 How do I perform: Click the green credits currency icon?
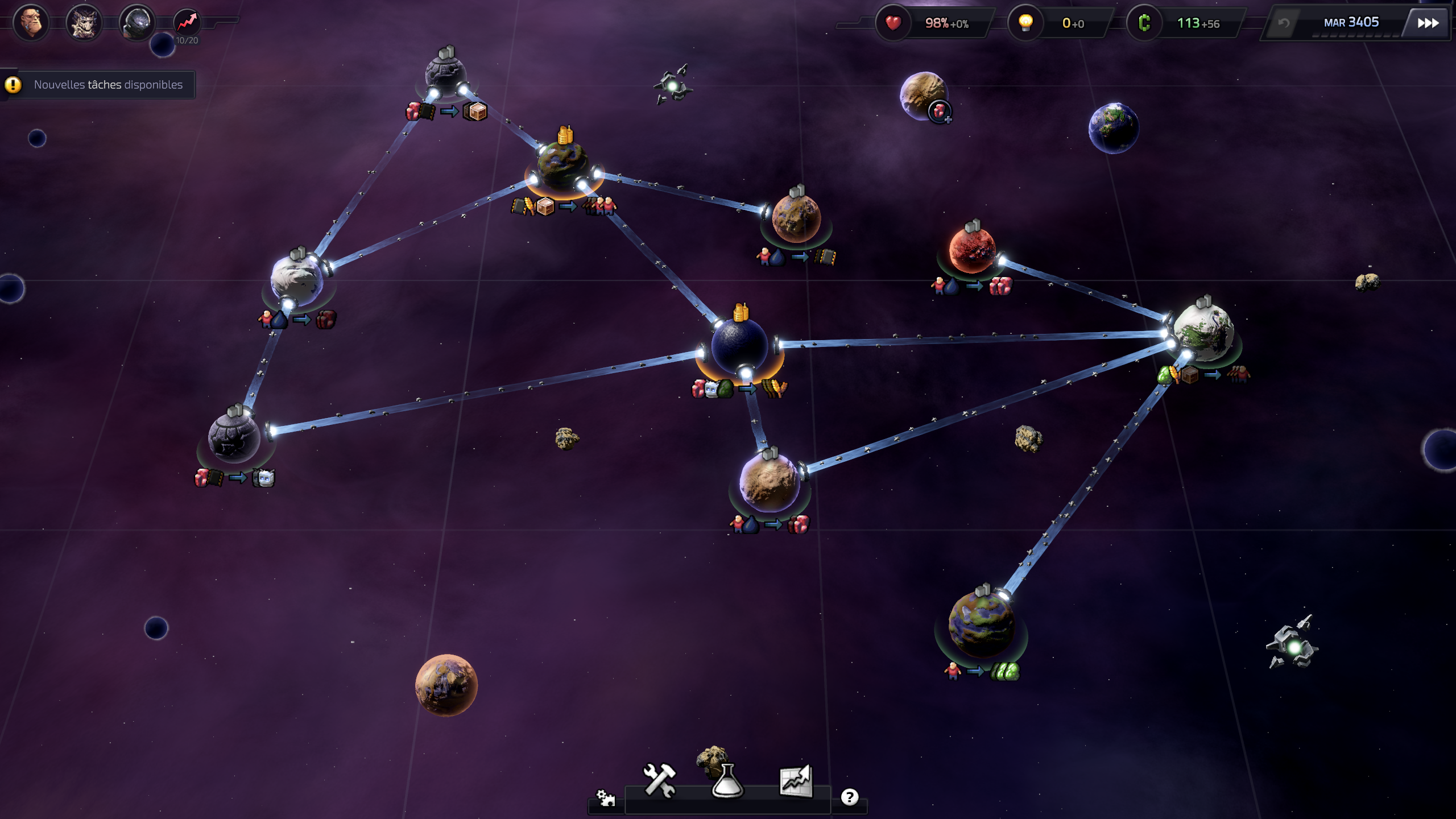(x=1144, y=23)
